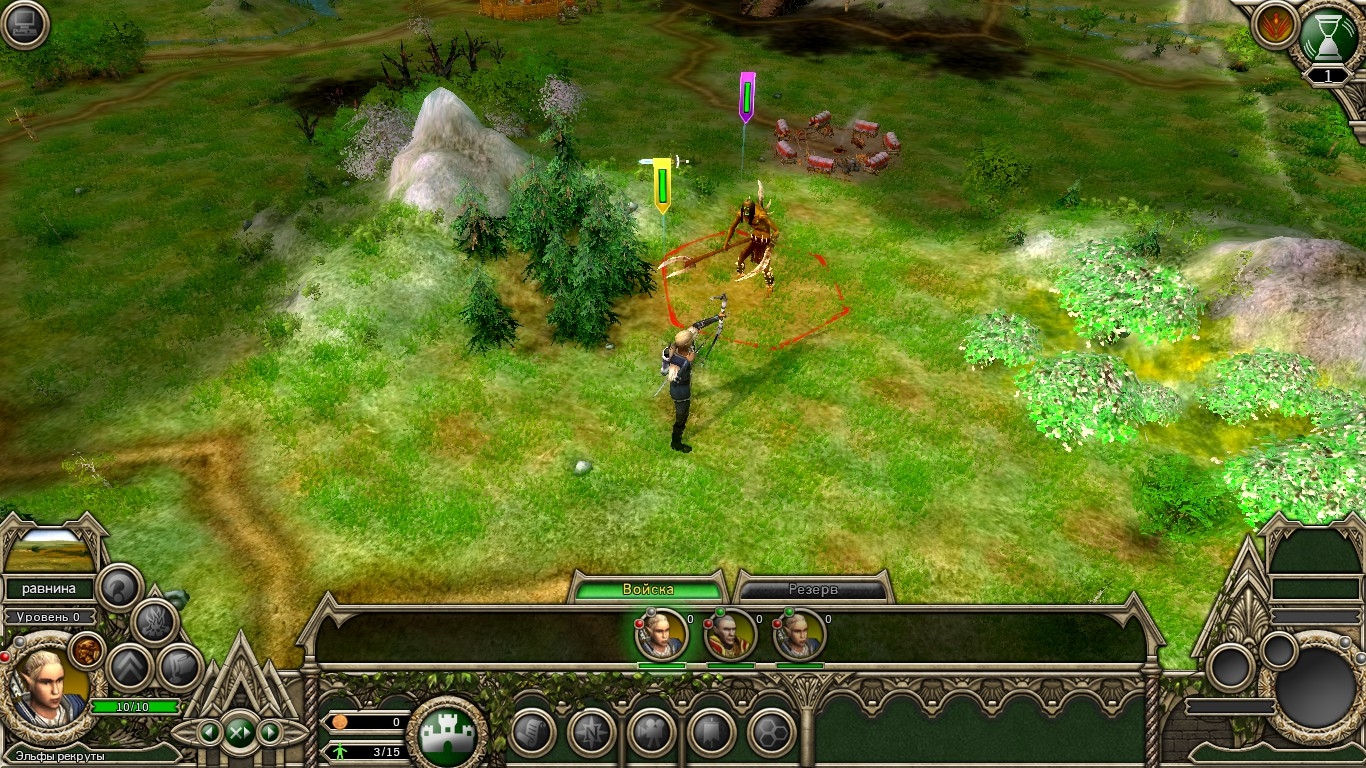Click the hexagon grid icon button
This screenshot has height=768, width=1366.
point(771,732)
